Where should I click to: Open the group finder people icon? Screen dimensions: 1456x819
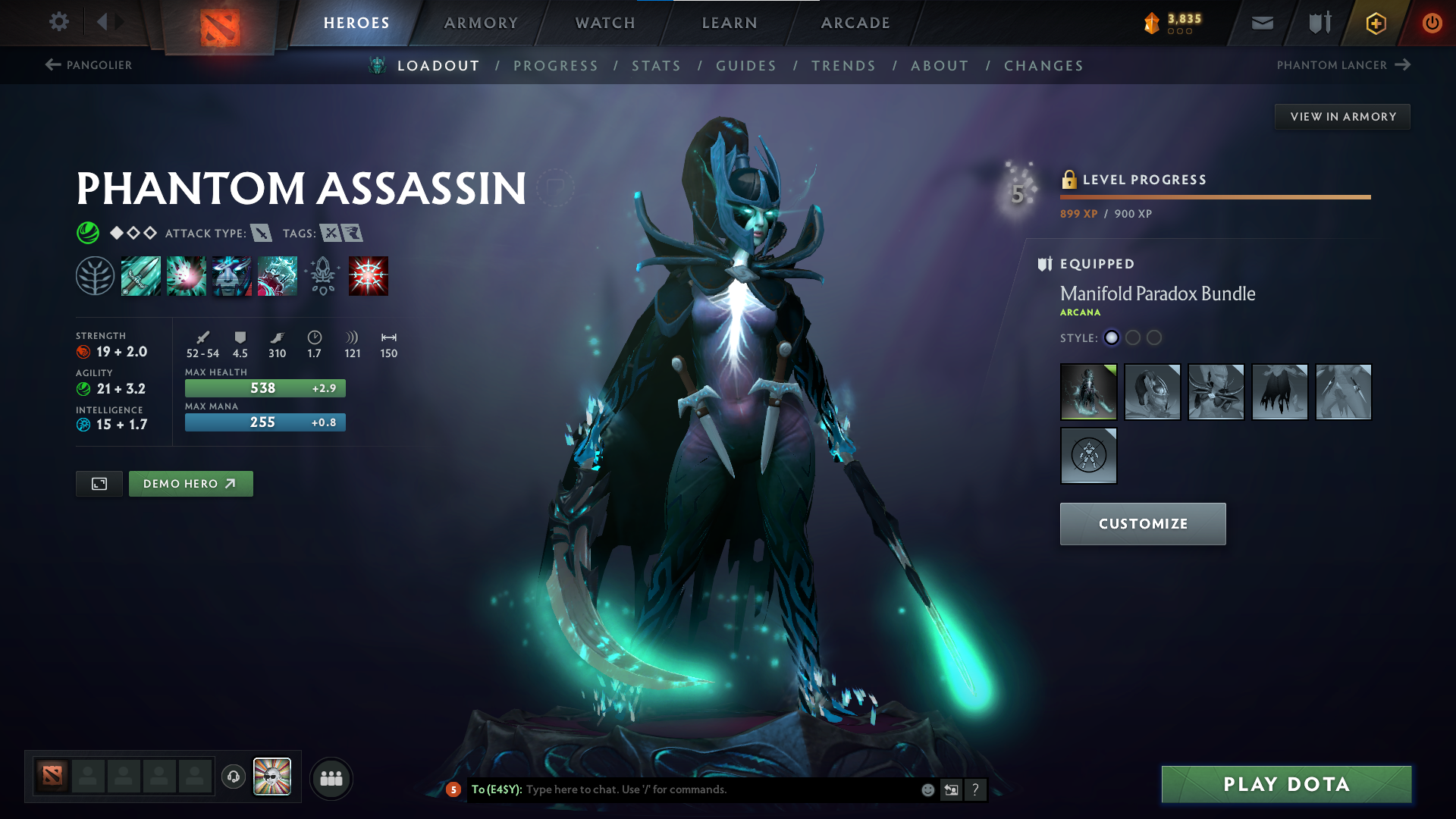tap(331, 777)
